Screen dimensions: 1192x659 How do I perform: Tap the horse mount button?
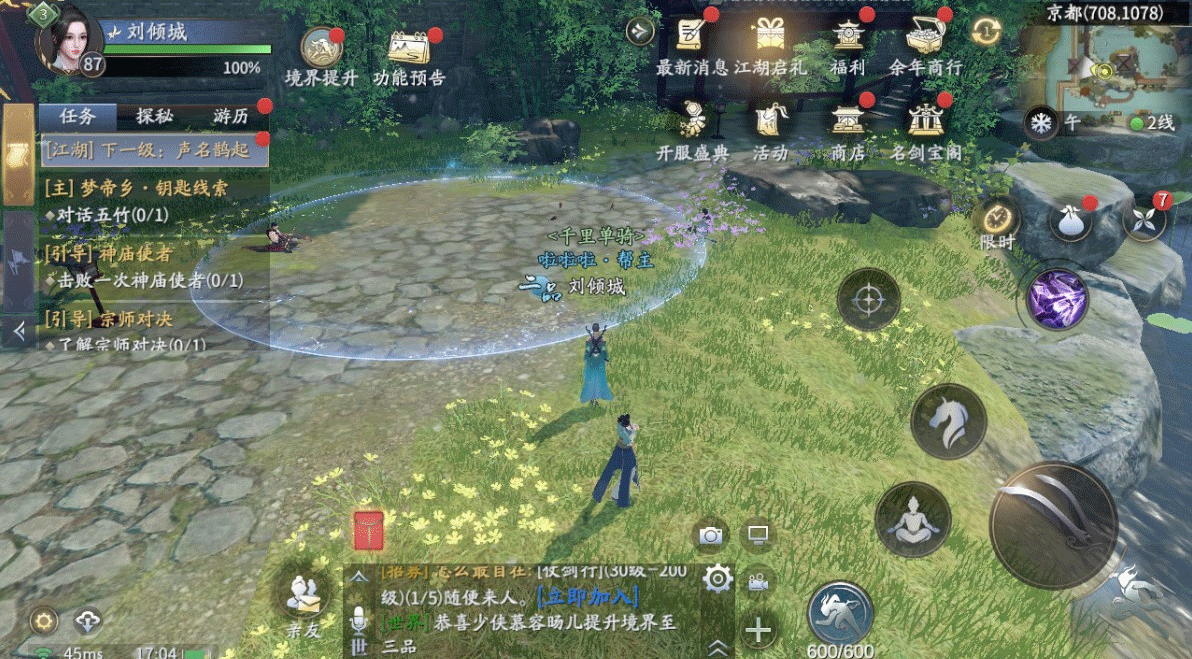click(x=948, y=422)
